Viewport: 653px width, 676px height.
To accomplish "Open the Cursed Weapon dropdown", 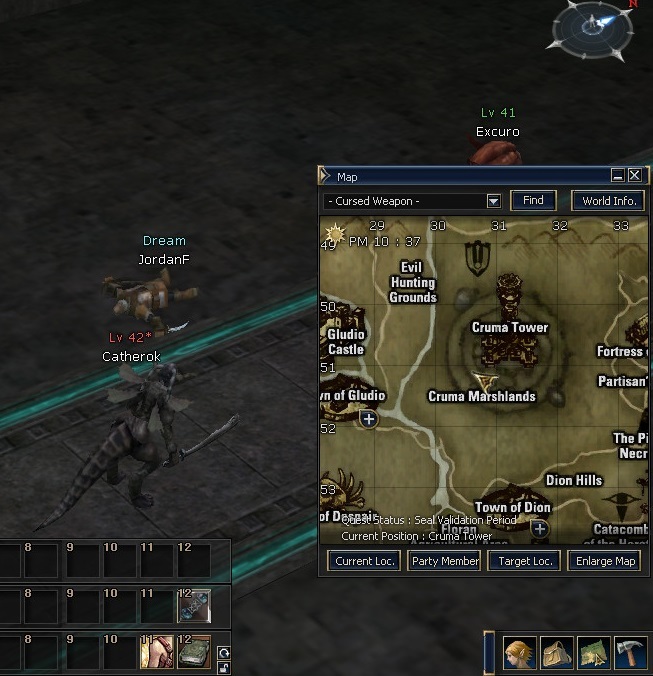I will tap(493, 201).
